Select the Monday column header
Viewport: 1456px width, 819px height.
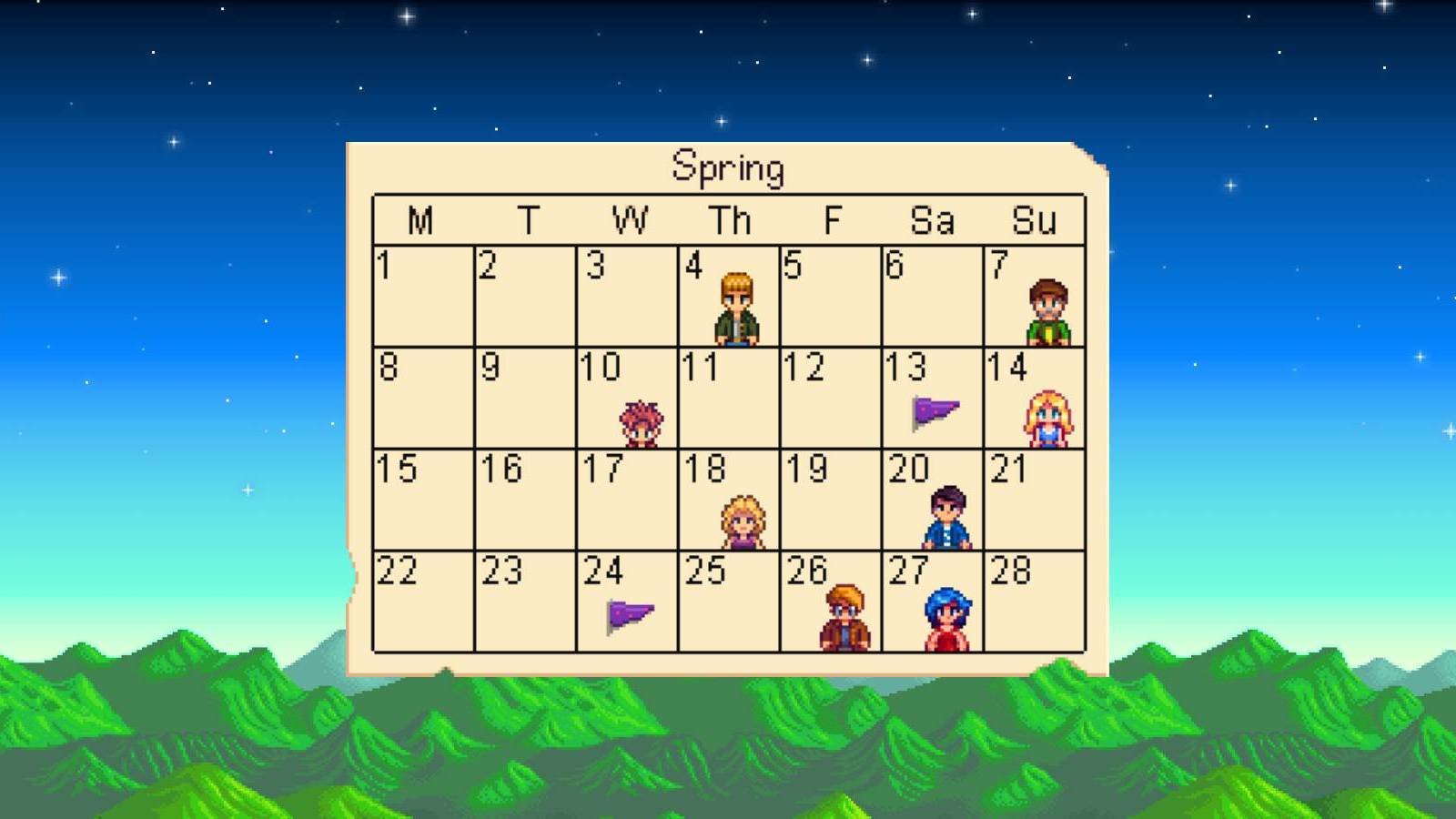pyautogui.click(x=419, y=218)
